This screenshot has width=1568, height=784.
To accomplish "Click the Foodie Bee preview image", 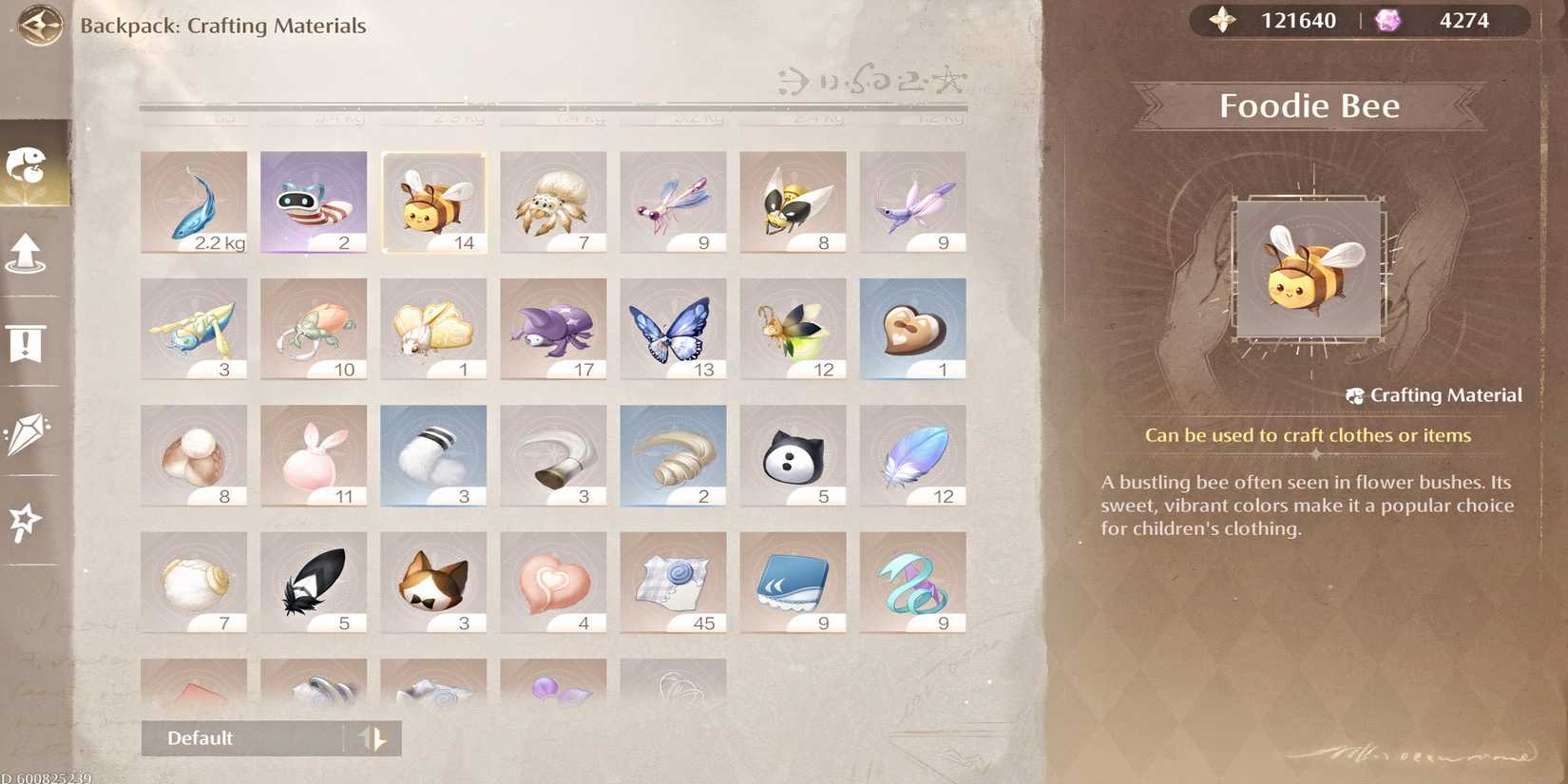I will (x=1309, y=269).
